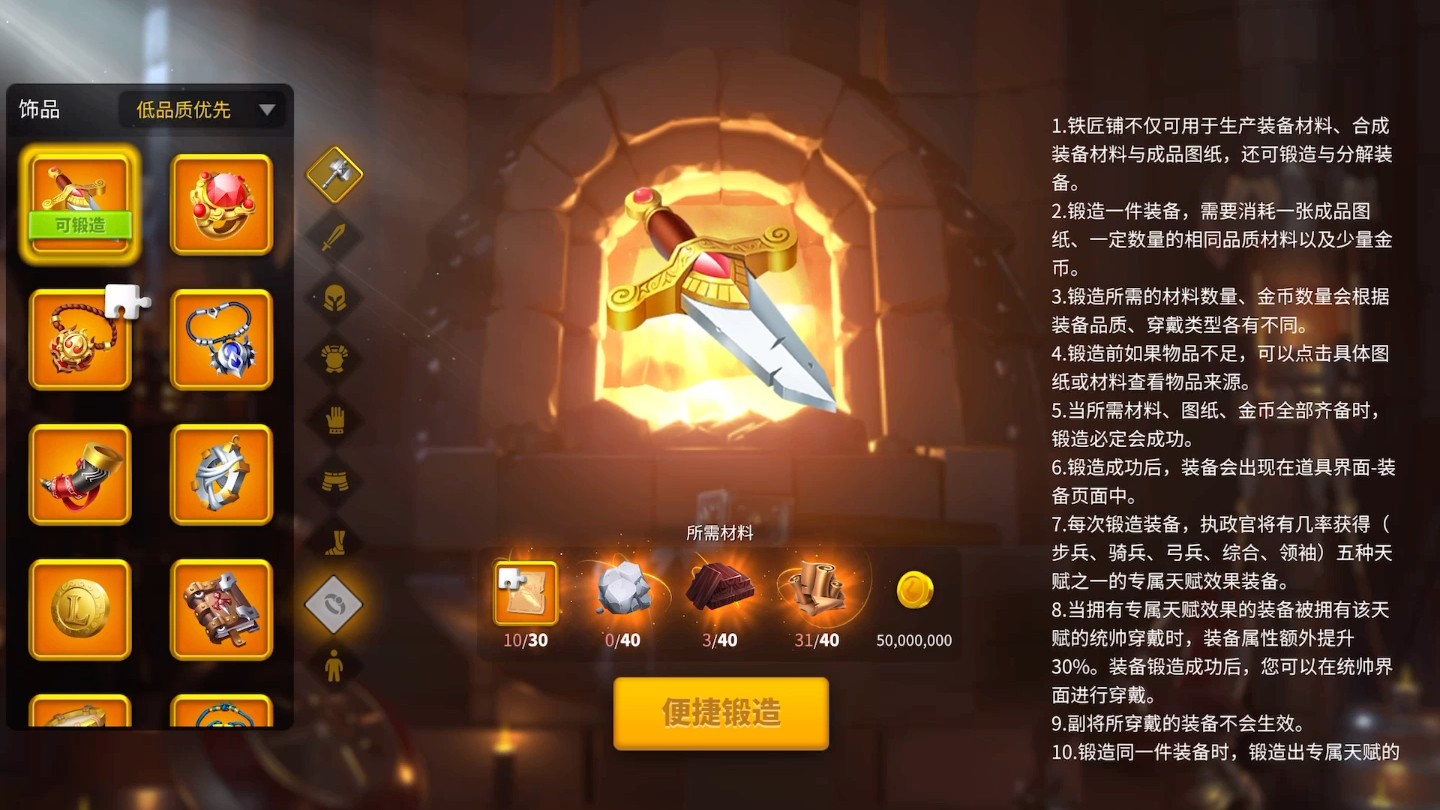Select the chest armor category icon
Image resolution: width=1440 pixels, height=810 pixels.
(x=335, y=360)
